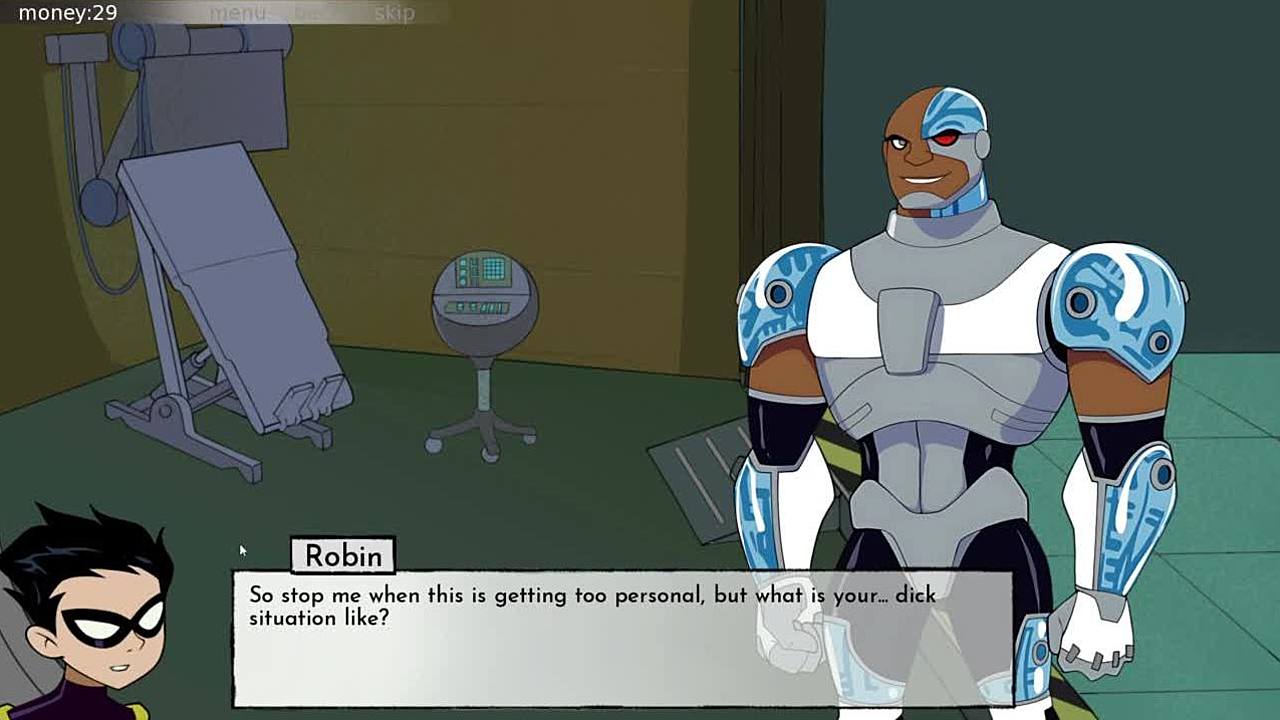Advance Robin's dialogue text box

tap(621, 638)
